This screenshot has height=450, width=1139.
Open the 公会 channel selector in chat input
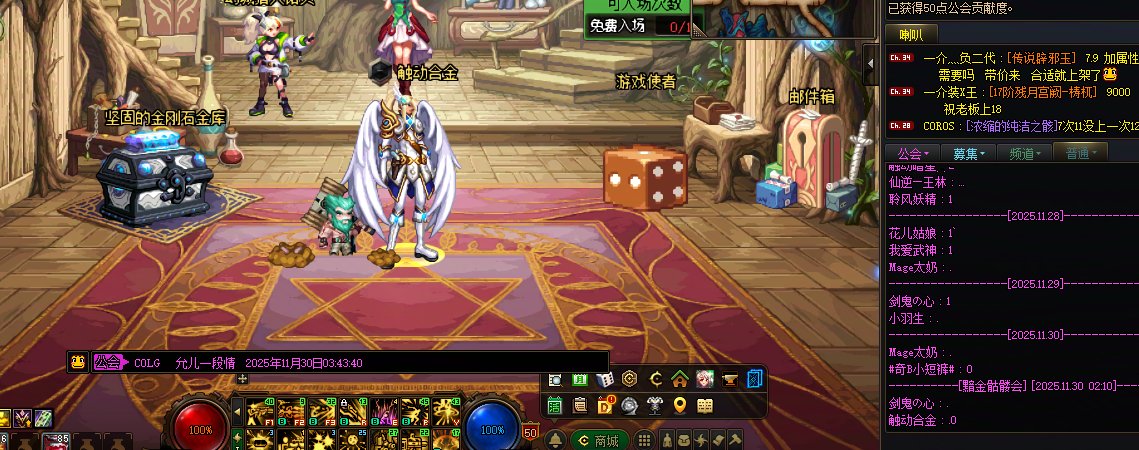[108, 362]
